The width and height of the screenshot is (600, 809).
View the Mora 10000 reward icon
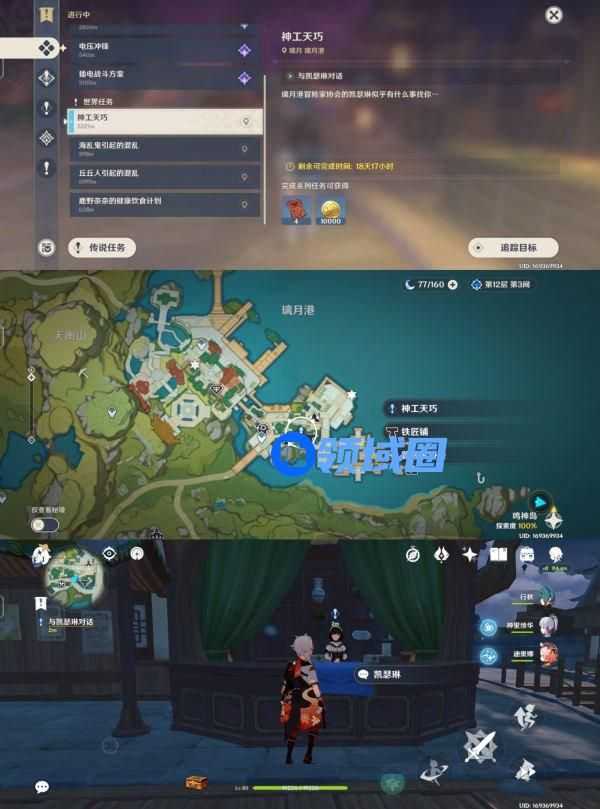tap(329, 208)
